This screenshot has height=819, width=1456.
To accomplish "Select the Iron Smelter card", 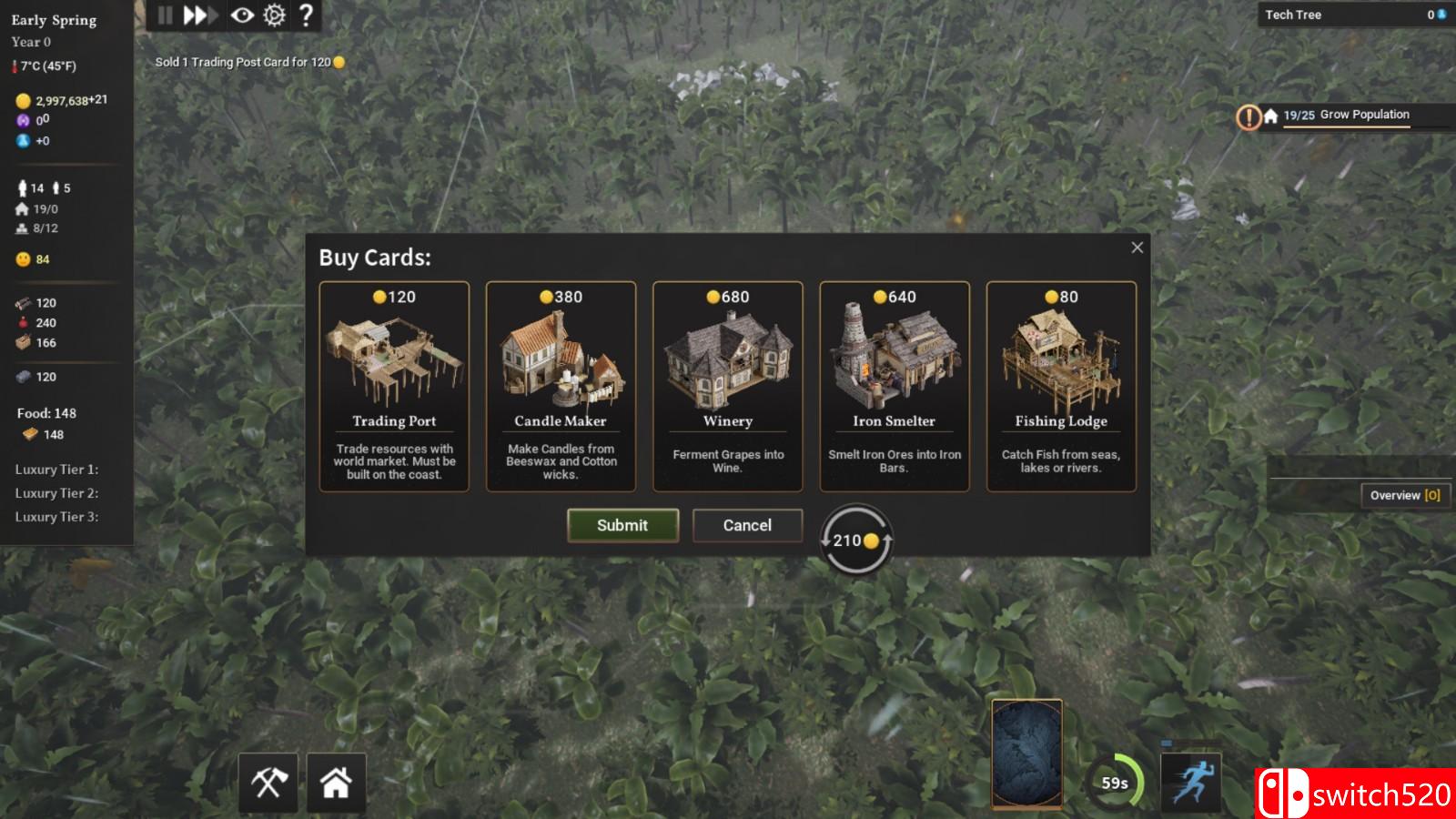I will point(894,386).
